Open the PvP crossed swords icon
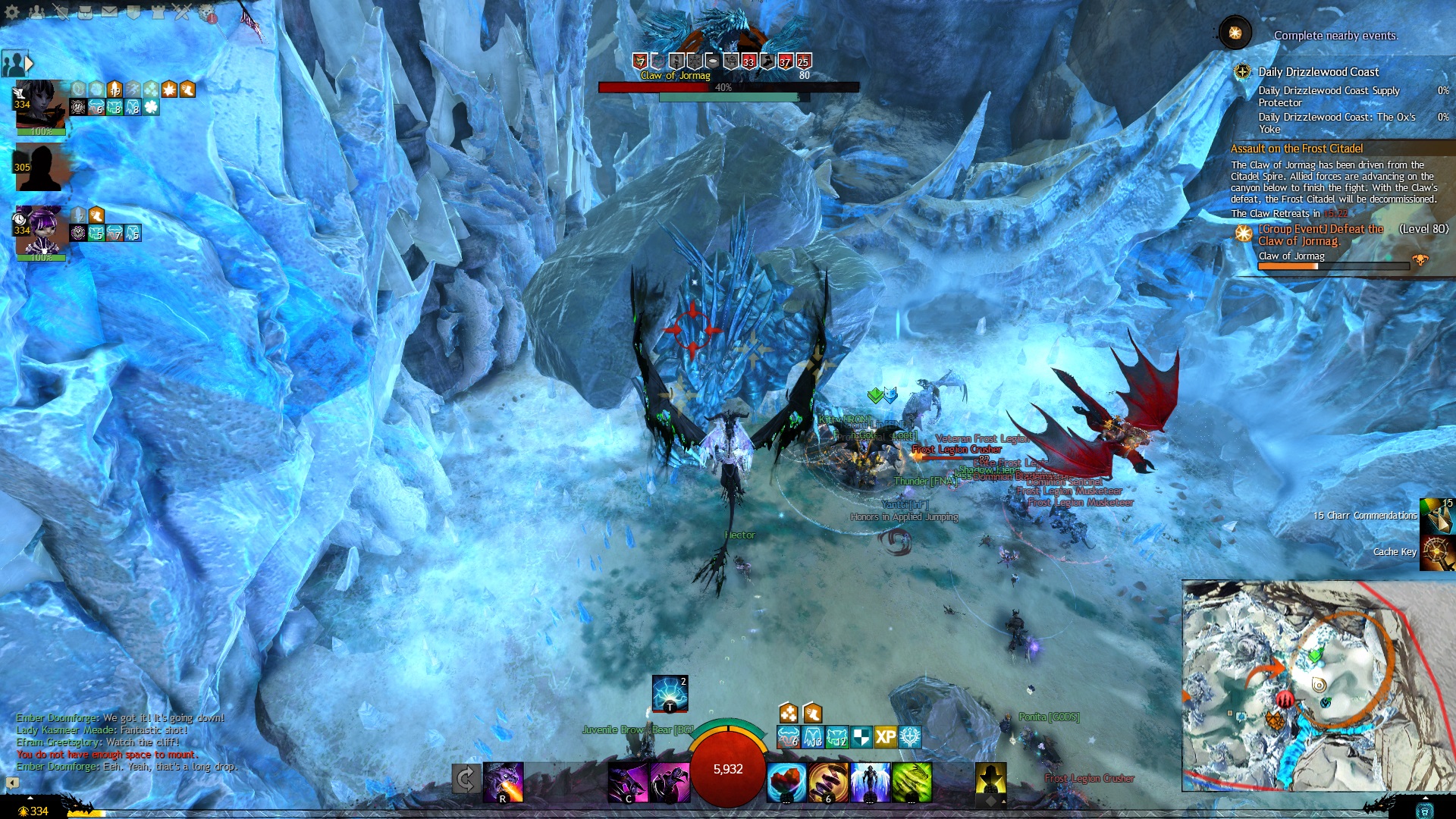This screenshot has height=819, width=1456. tap(182, 11)
